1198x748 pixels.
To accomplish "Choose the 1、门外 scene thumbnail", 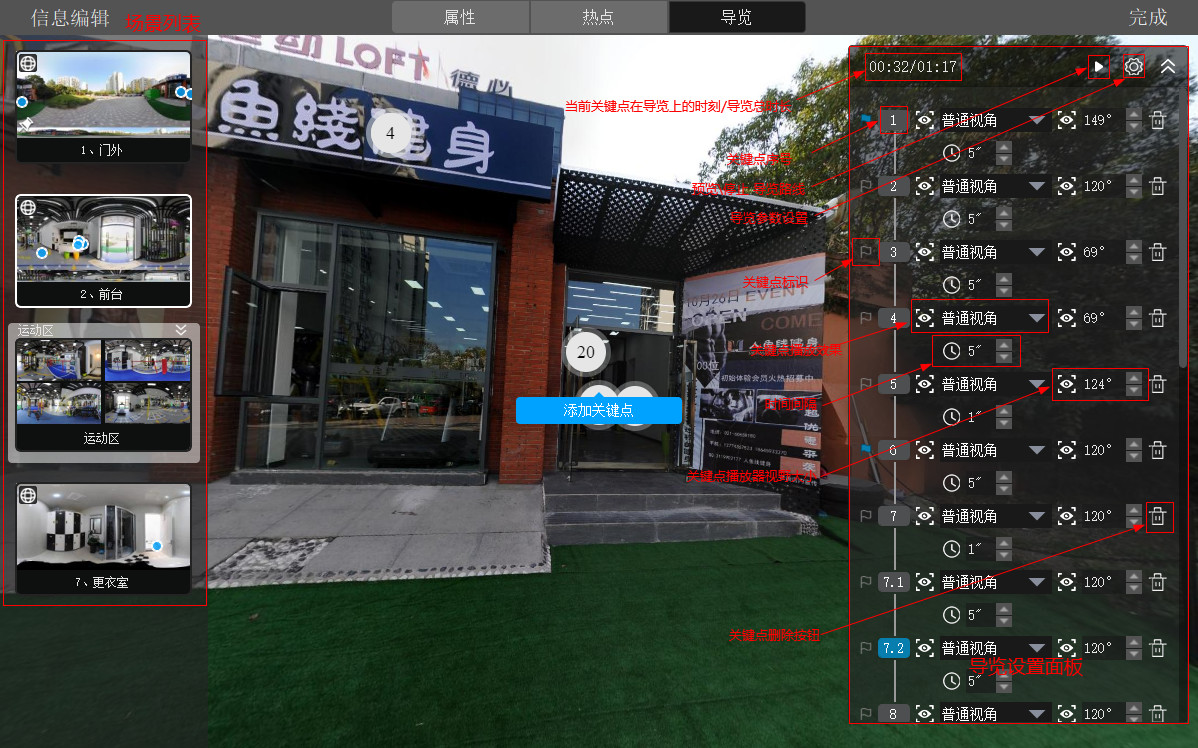I will pyautogui.click(x=103, y=106).
